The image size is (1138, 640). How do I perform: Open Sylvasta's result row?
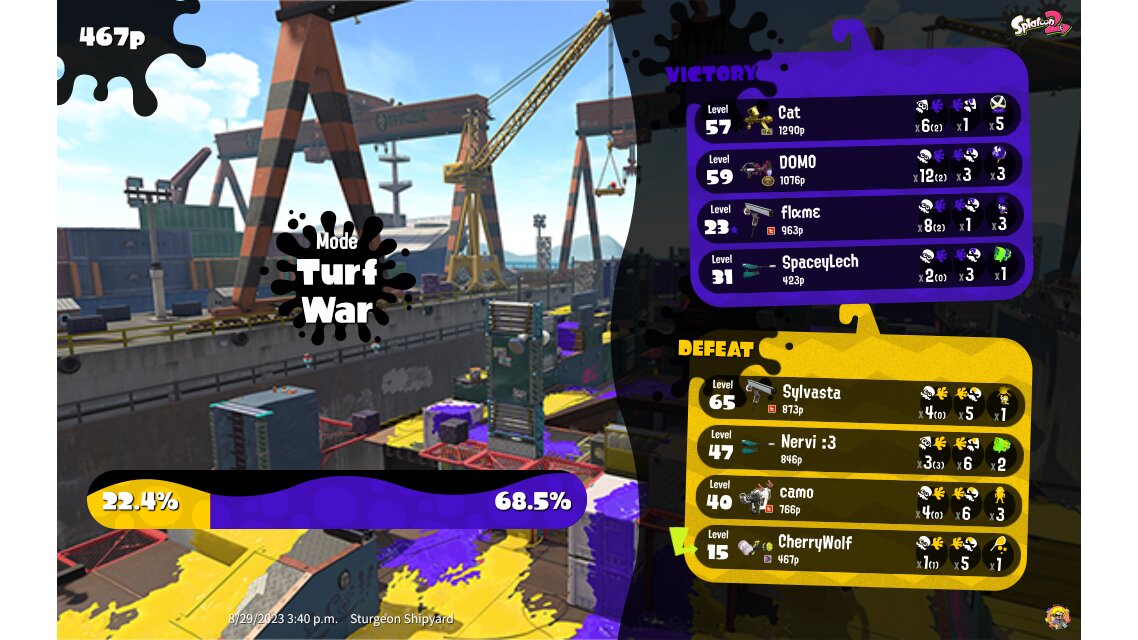pos(860,400)
